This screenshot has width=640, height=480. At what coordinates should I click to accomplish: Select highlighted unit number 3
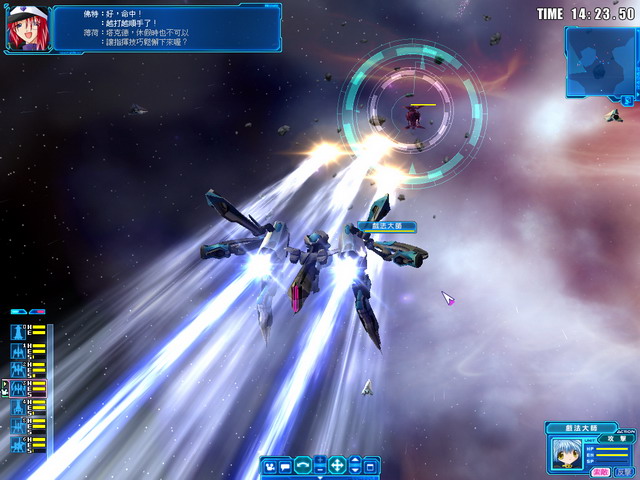pos(18,388)
